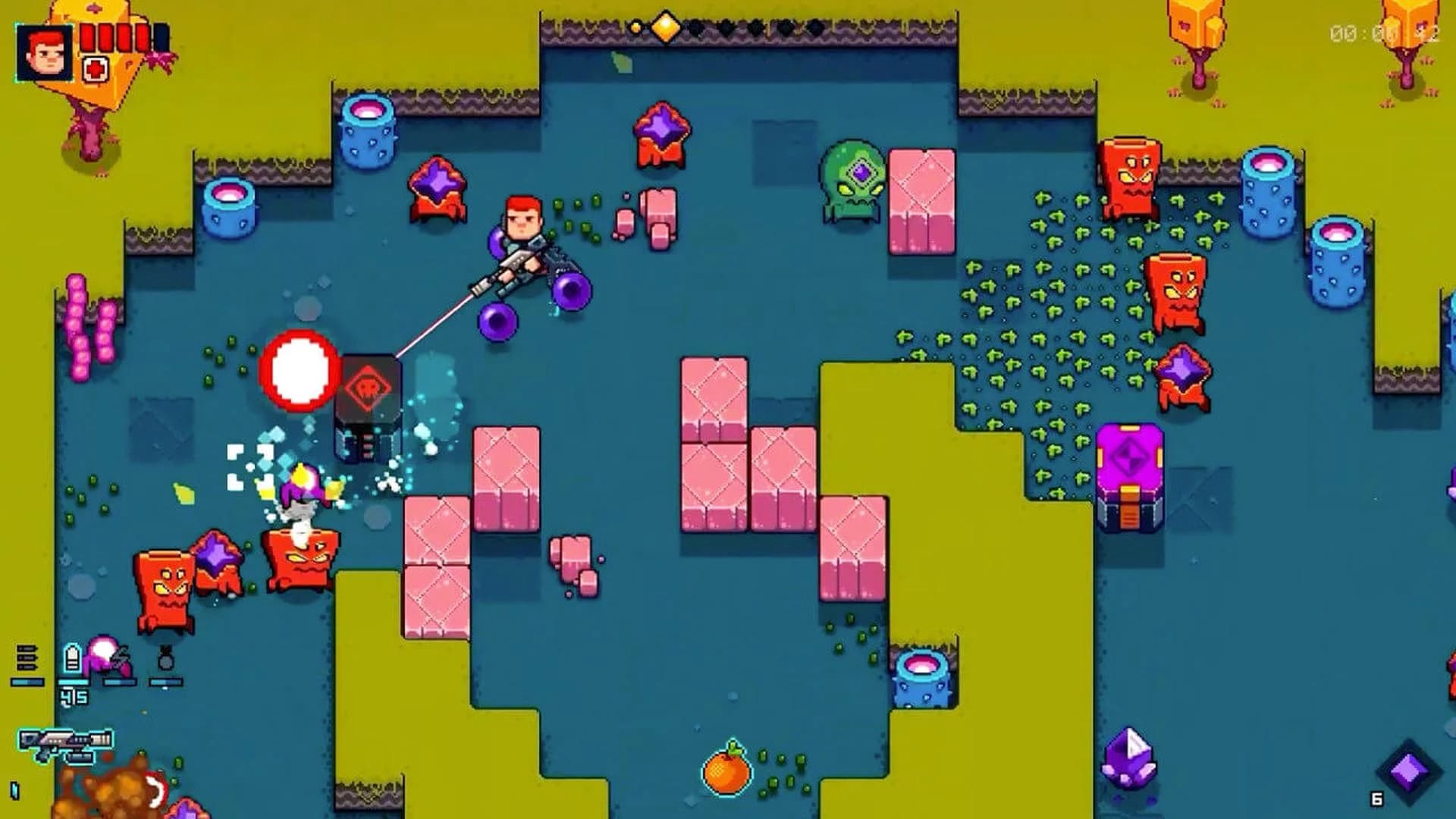Toggle the last empty health segment

pyautogui.click(x=161, y=36)
